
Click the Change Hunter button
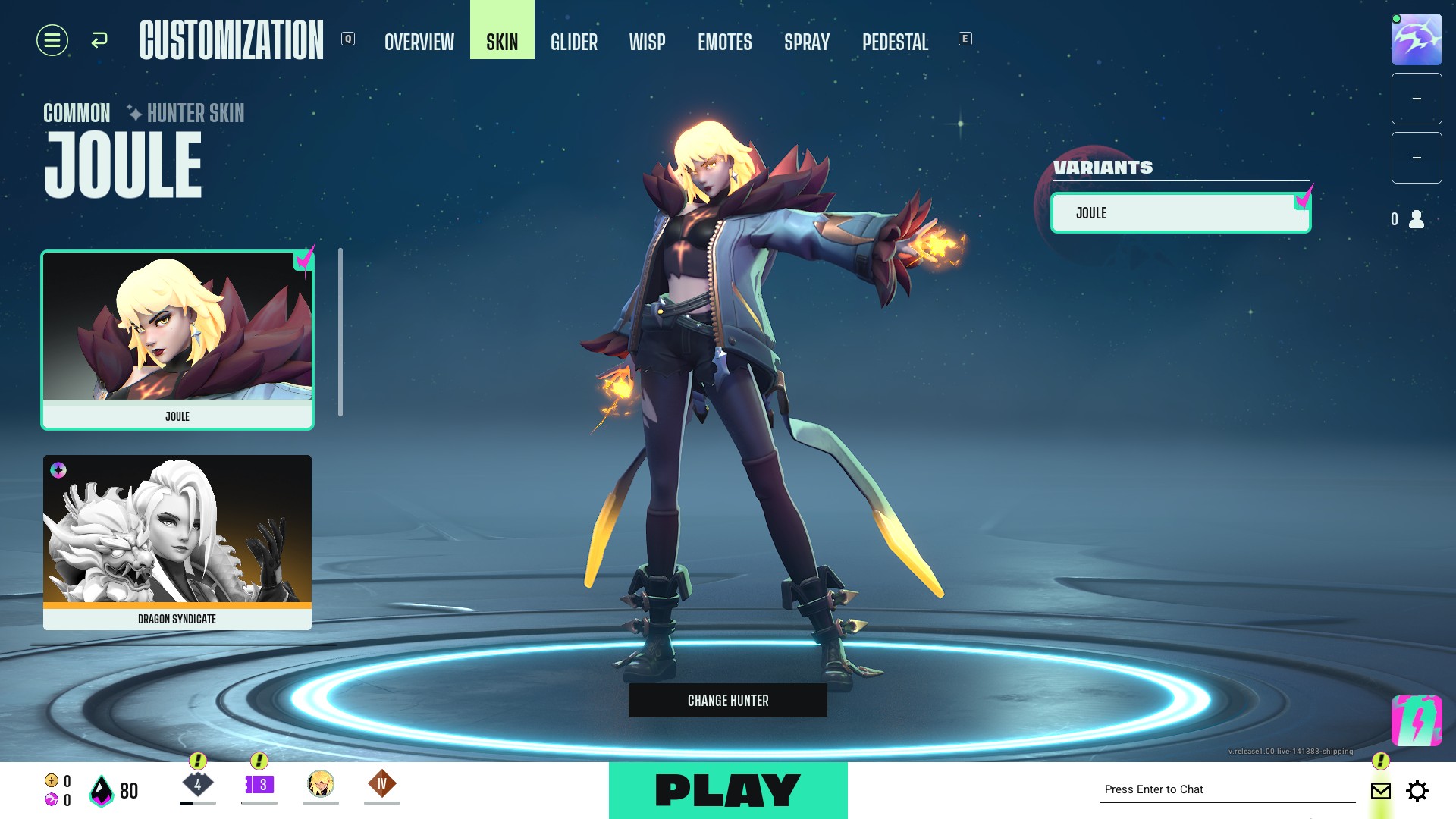(x=728, y=701)
